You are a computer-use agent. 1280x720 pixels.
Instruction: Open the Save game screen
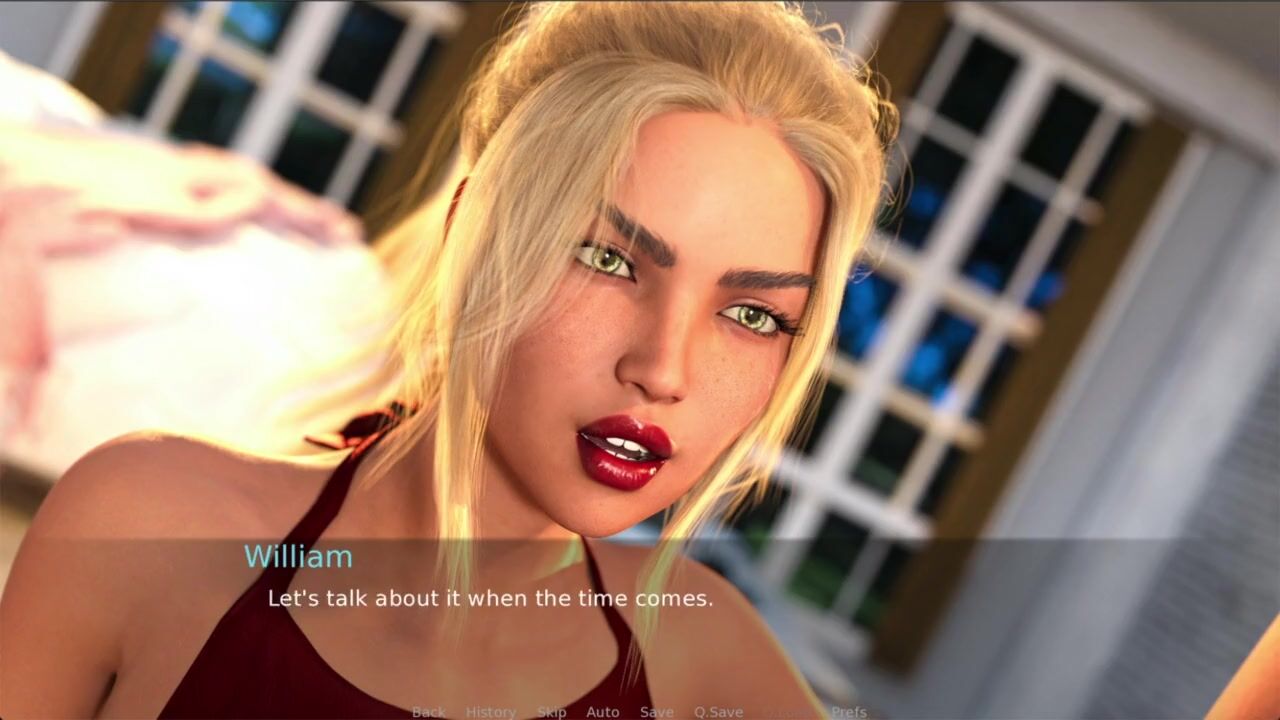[x=657, y=712]
